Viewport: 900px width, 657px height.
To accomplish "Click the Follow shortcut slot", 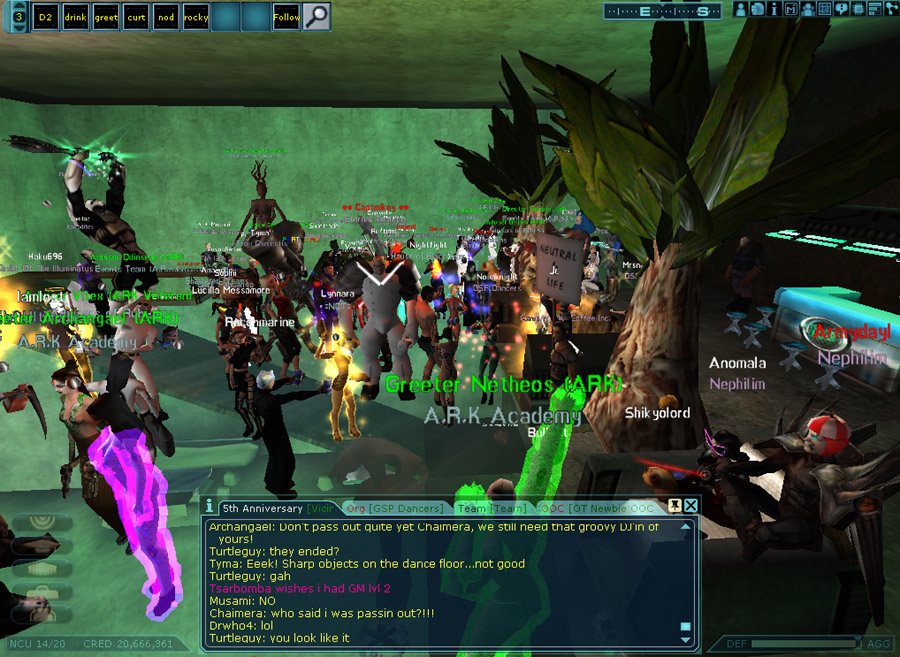I will tap(286, 17).
